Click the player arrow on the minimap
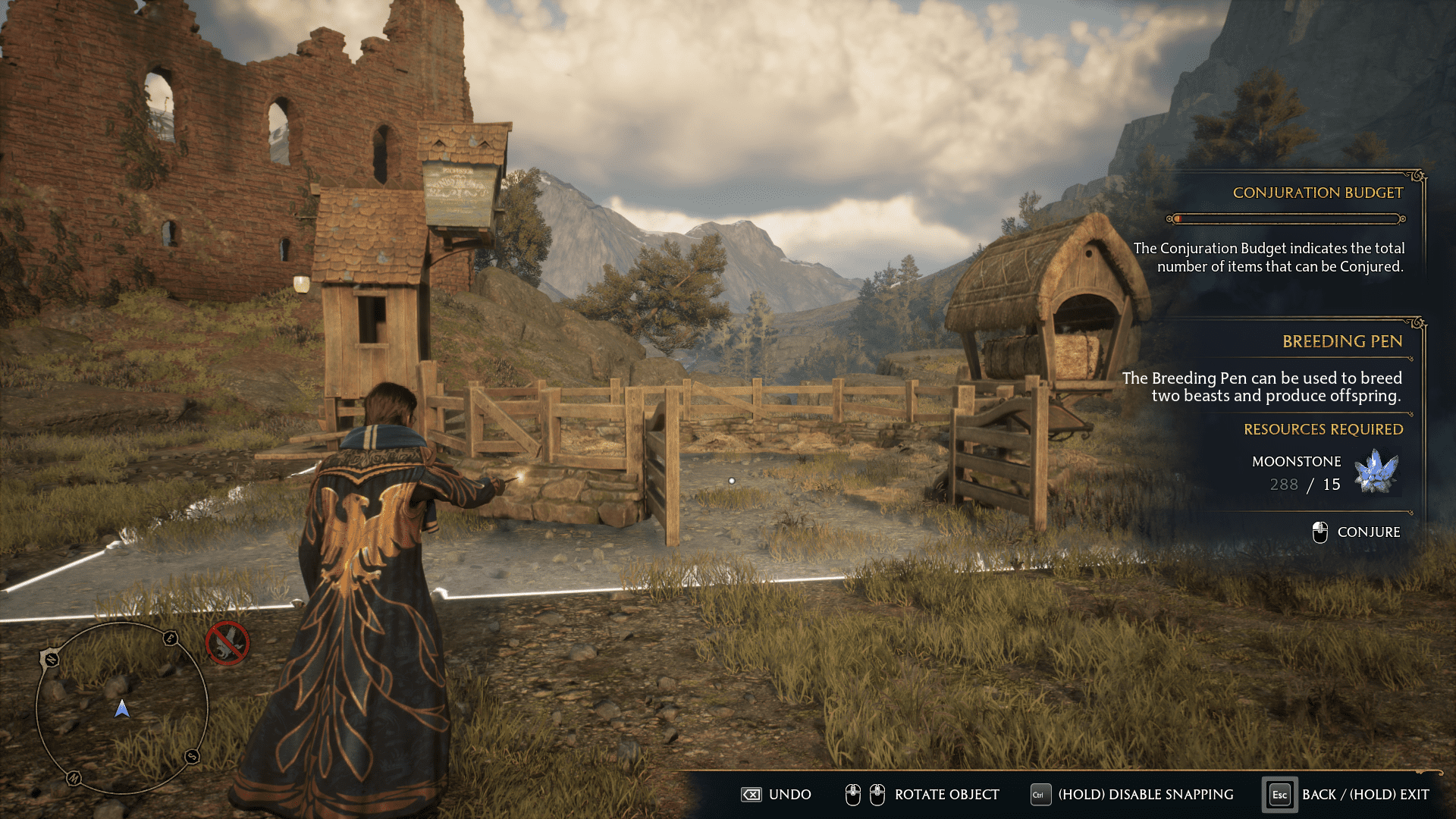Viewport: 1456px width, 819px height. point(121,710)
